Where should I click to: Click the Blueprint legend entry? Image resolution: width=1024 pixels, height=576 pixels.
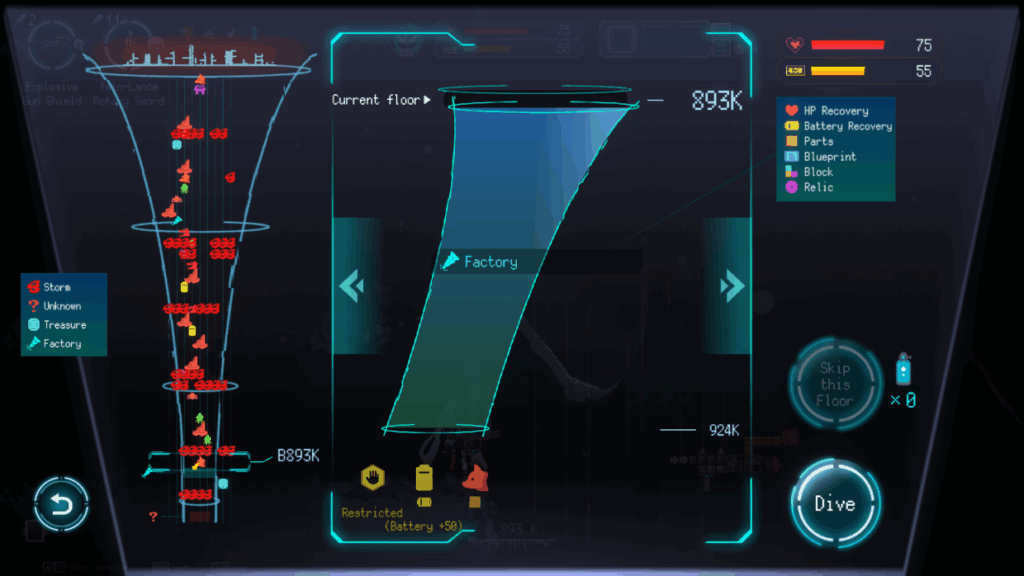pos(830,157)
